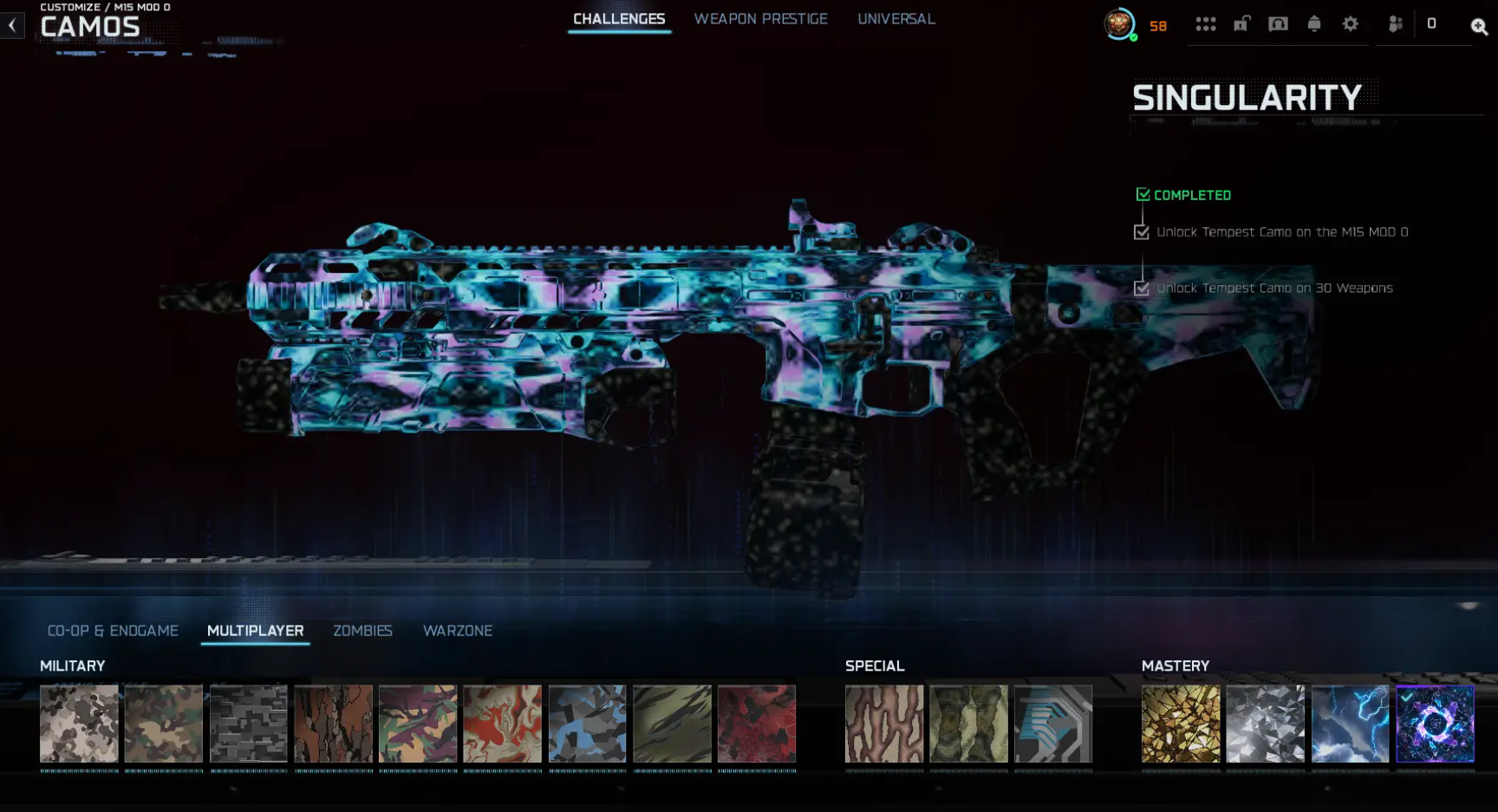Select the lightning Tempest mastery camo
The image size is (1498, 812).
coord(1349,724)
